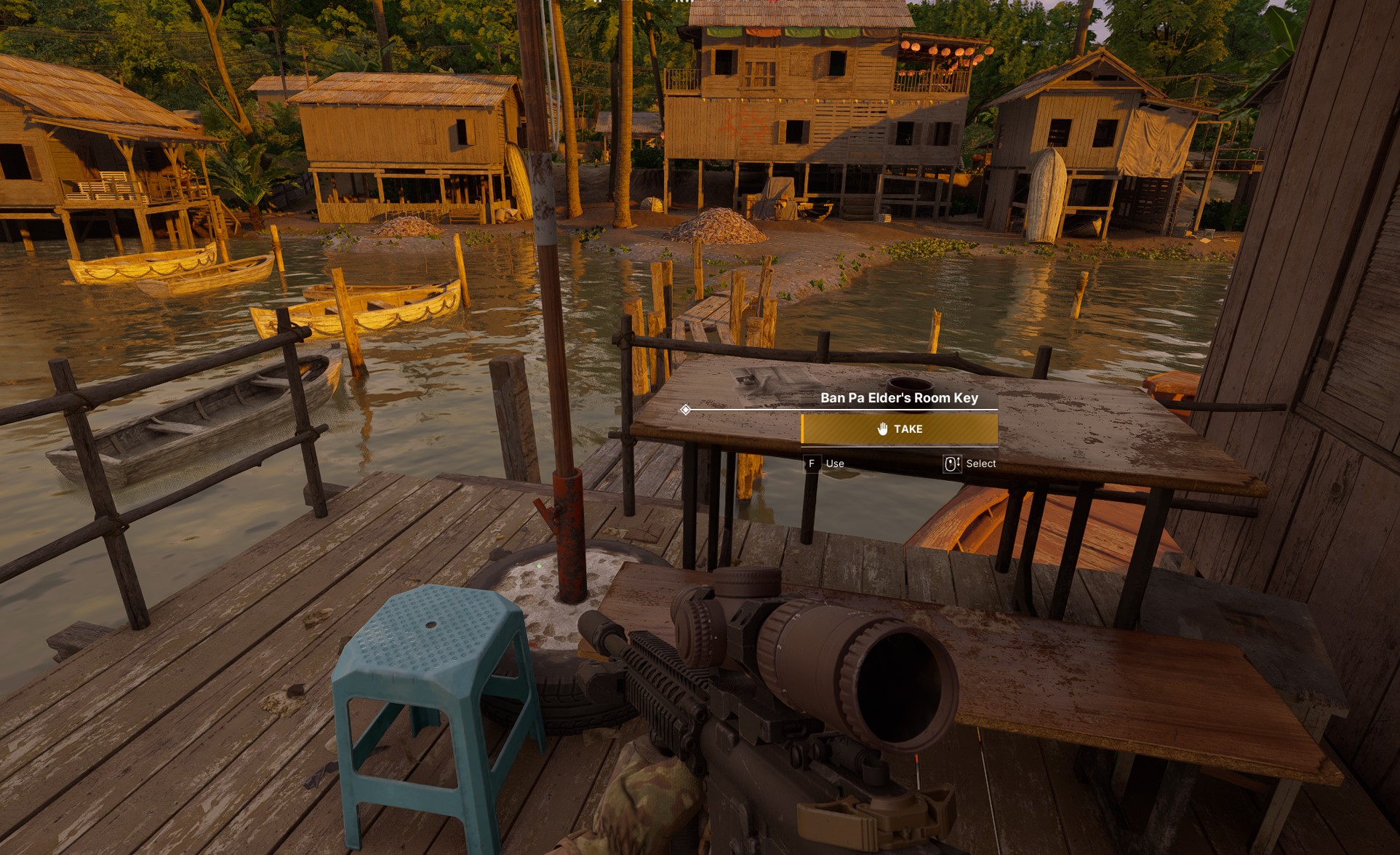
Task: Take the Ban Pa Elder's Room Key
Action: click(899, 429)
